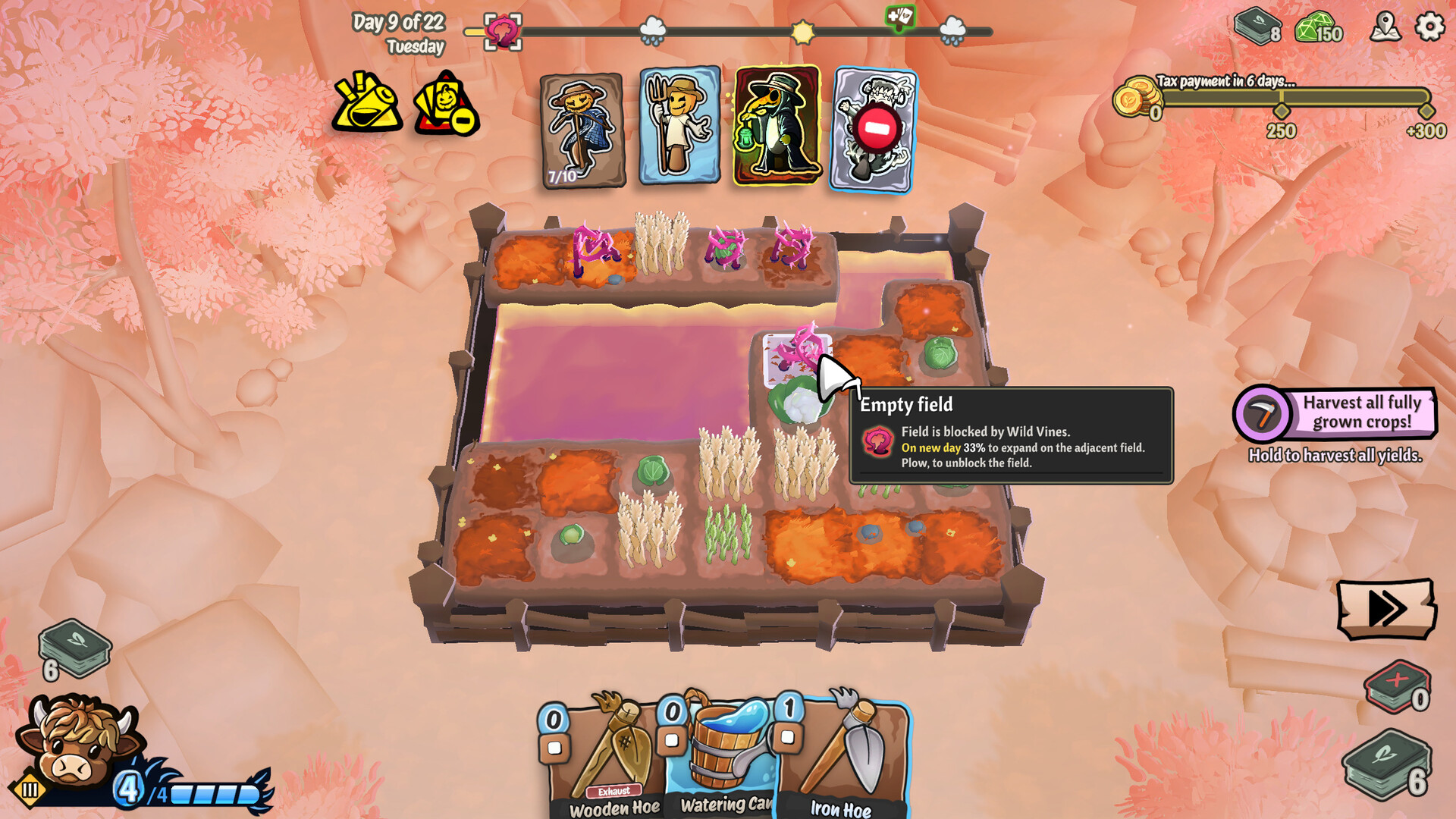Click the yellow watering can warning icon

pyautogui.click(x=366, y=103)
